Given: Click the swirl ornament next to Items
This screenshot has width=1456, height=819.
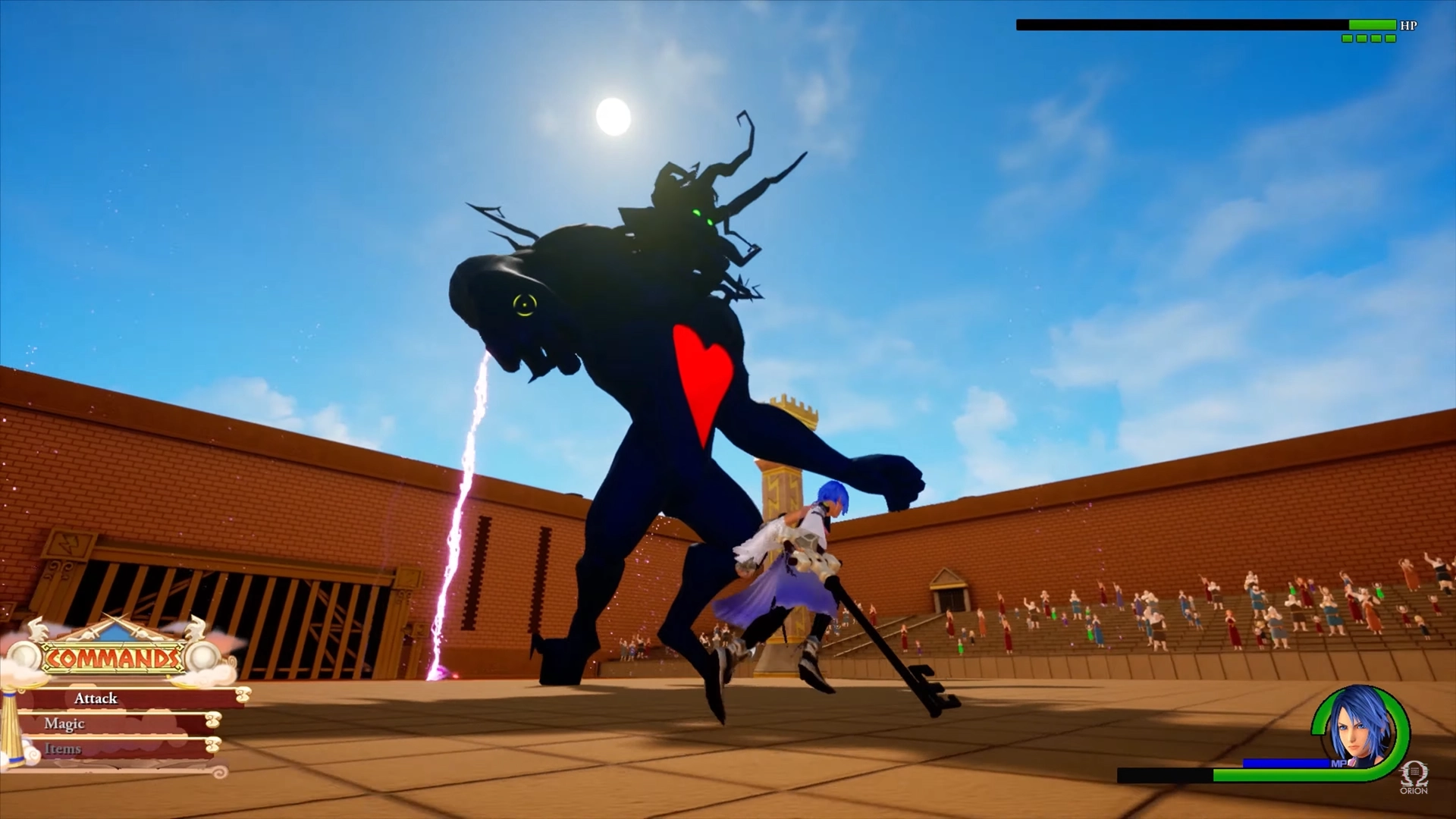Looking at the screenshot, I should pos(213,745).
